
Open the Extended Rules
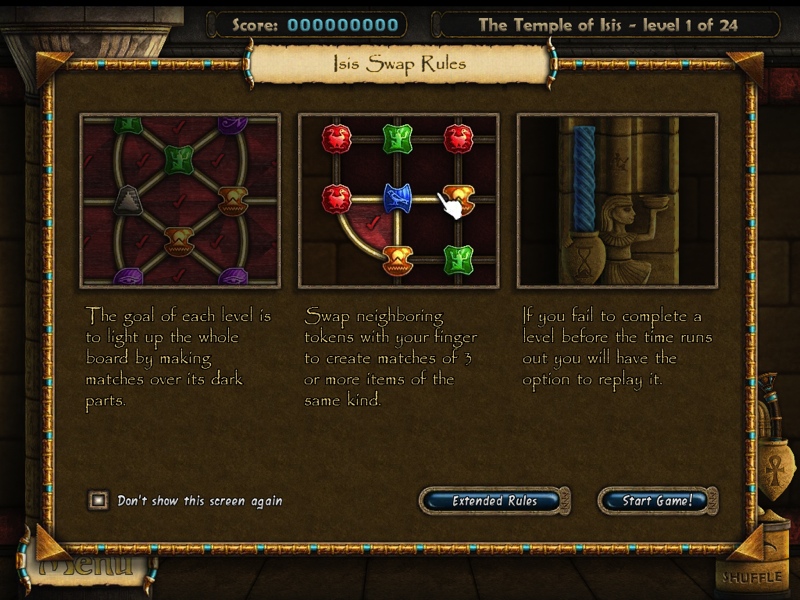click(x=495, y=501)
